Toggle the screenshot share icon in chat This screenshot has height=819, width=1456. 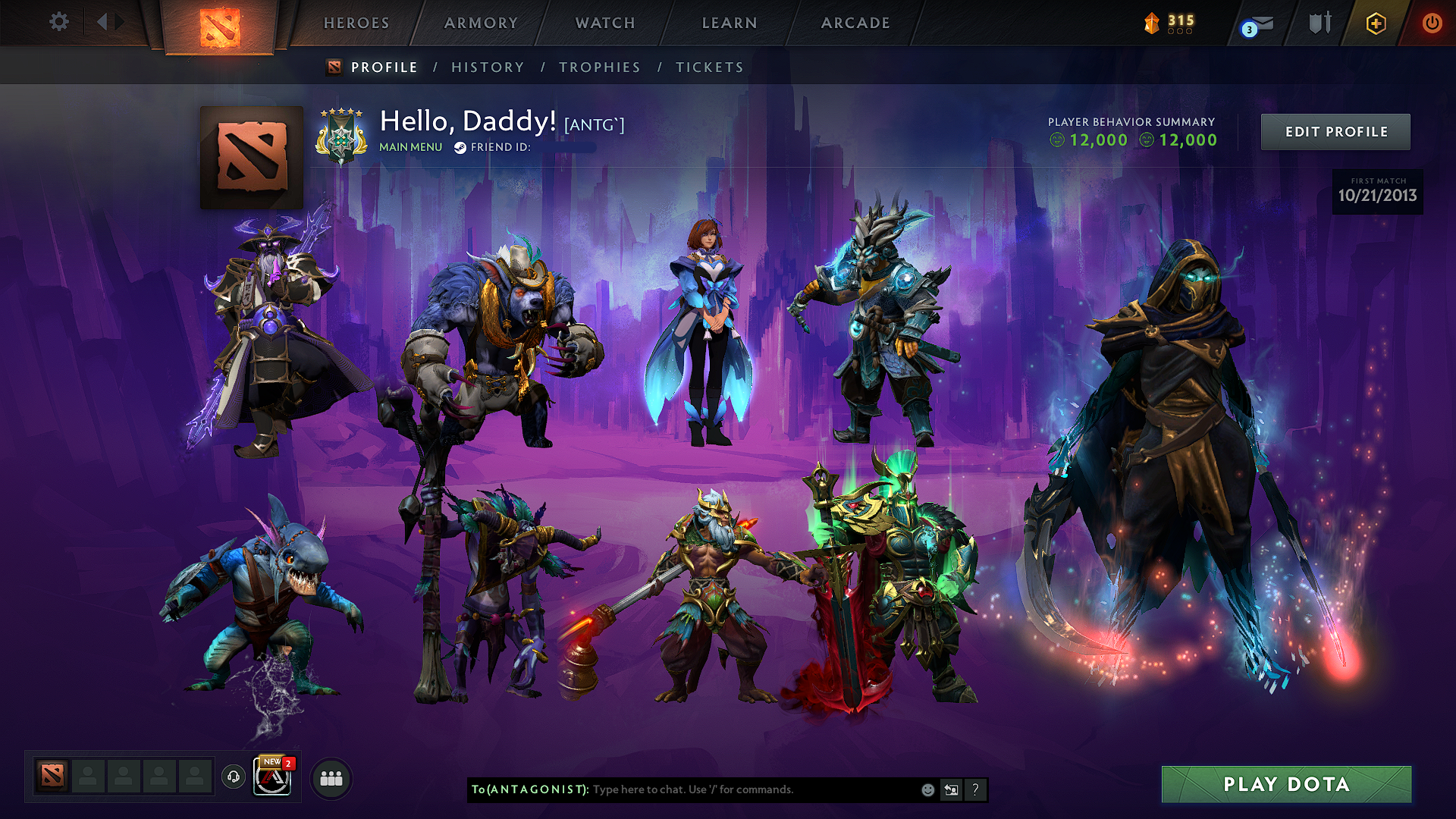951,789
